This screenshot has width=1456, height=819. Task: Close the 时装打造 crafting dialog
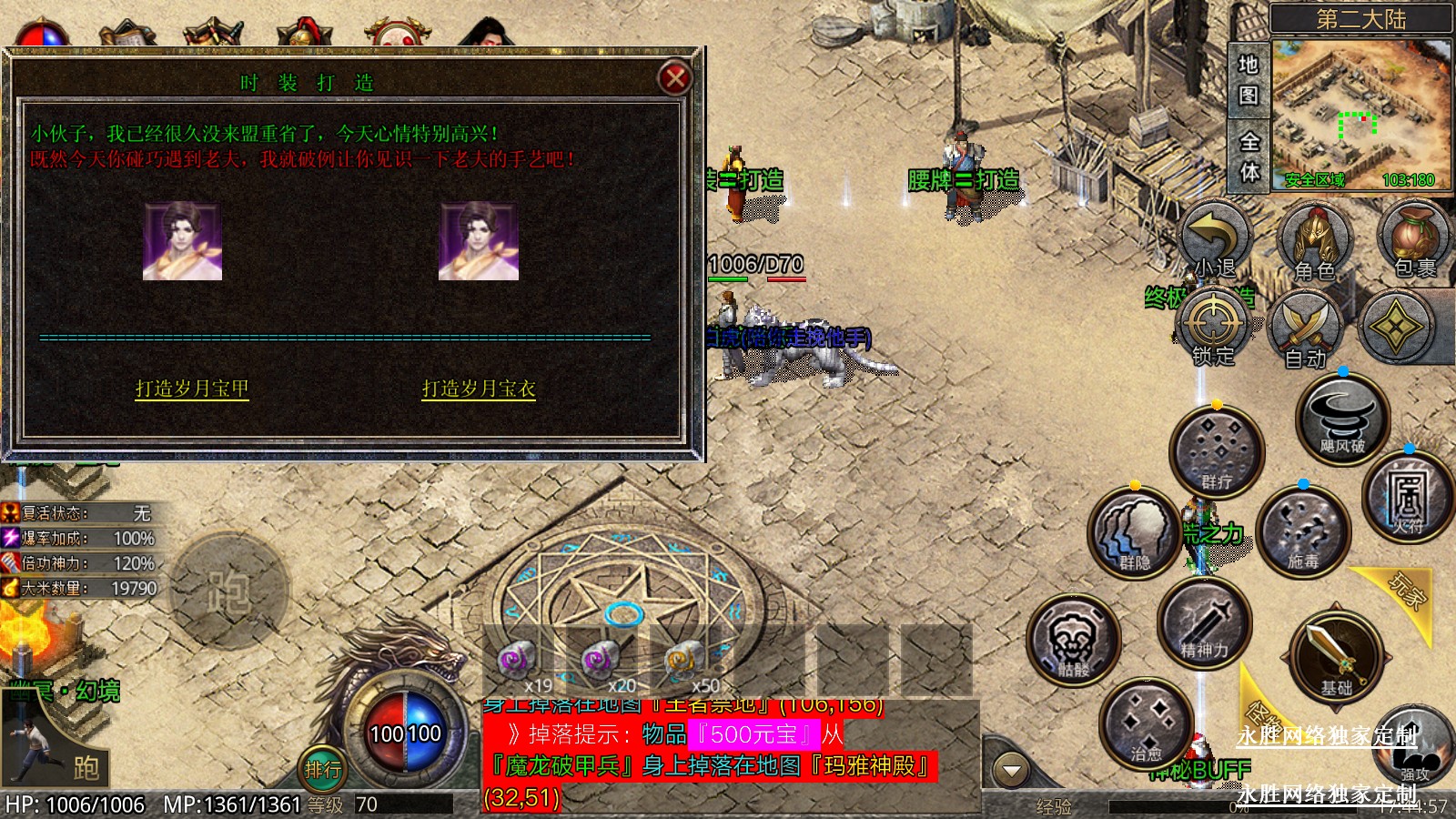click(674, 78)
